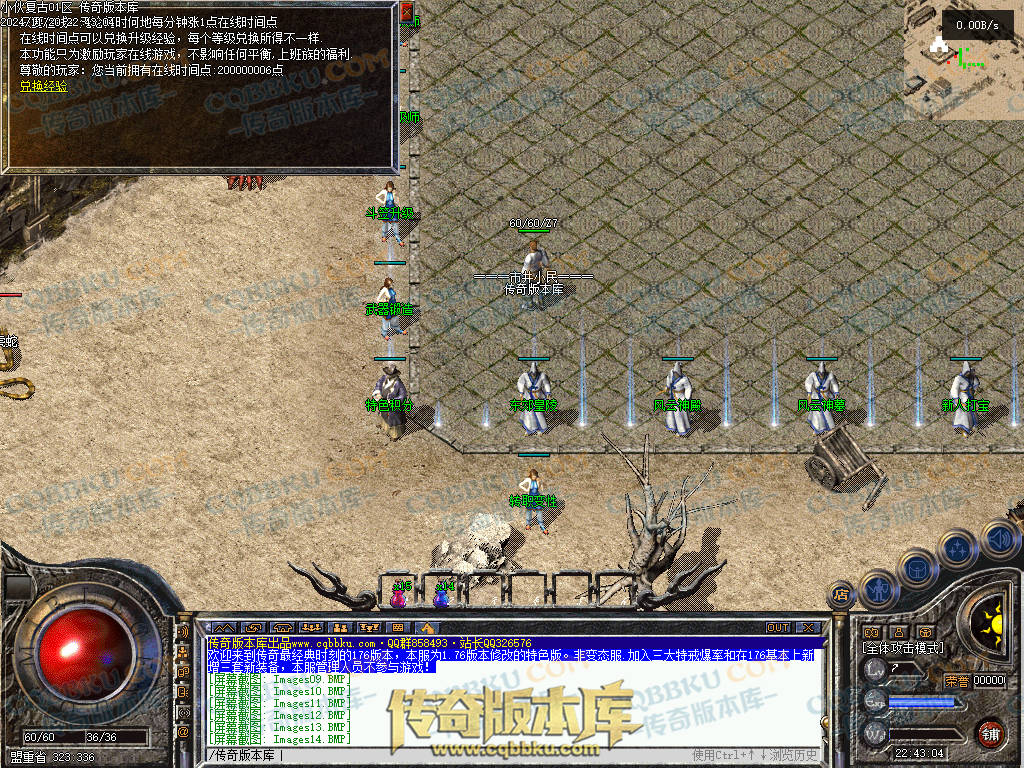The height and width of the screenshot is (768, 1024).
Task: Toggle the @ chat channel side button
Action: coord(183,731)
